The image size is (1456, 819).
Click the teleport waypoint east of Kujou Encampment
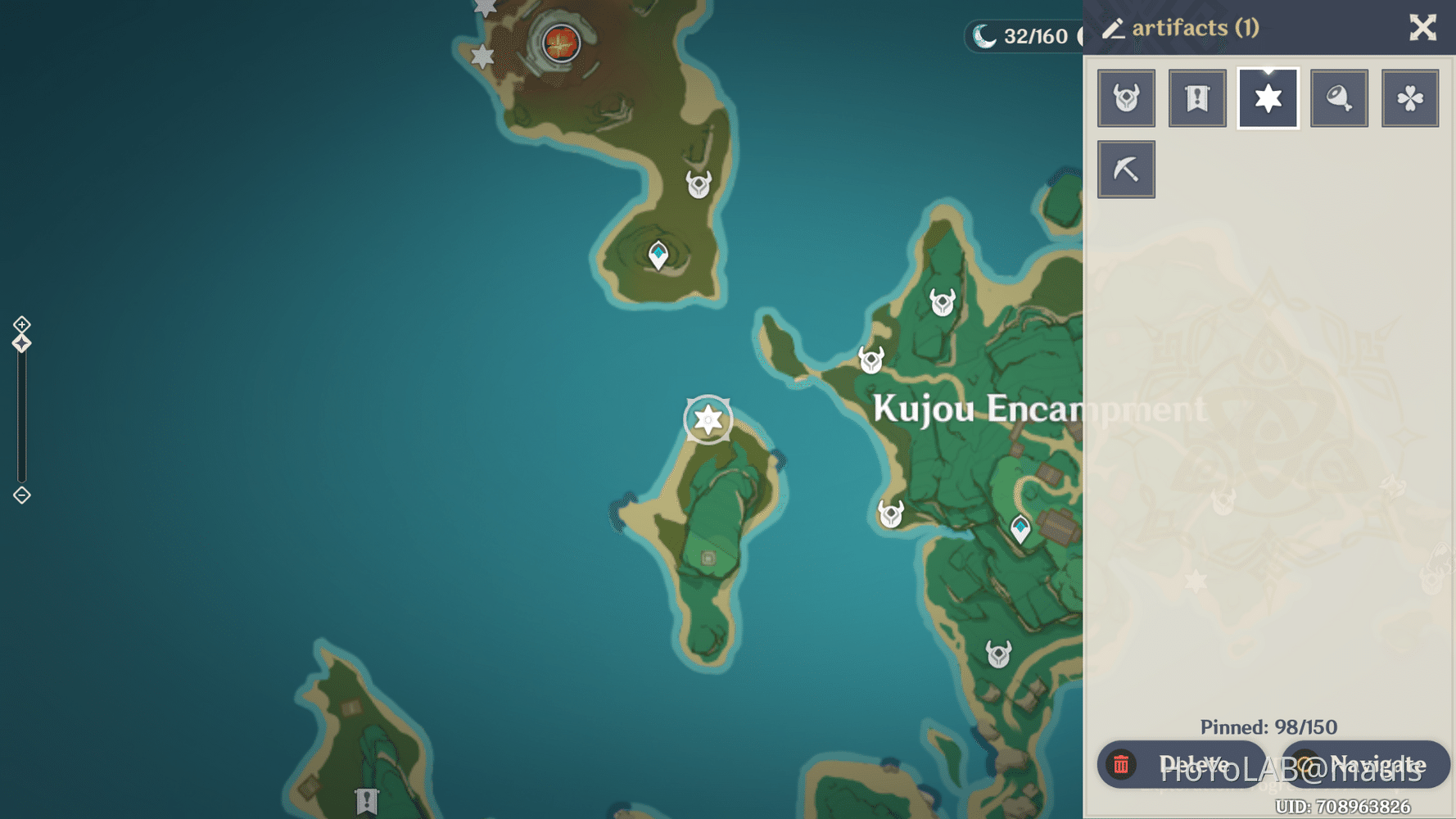coord(1020,528)
